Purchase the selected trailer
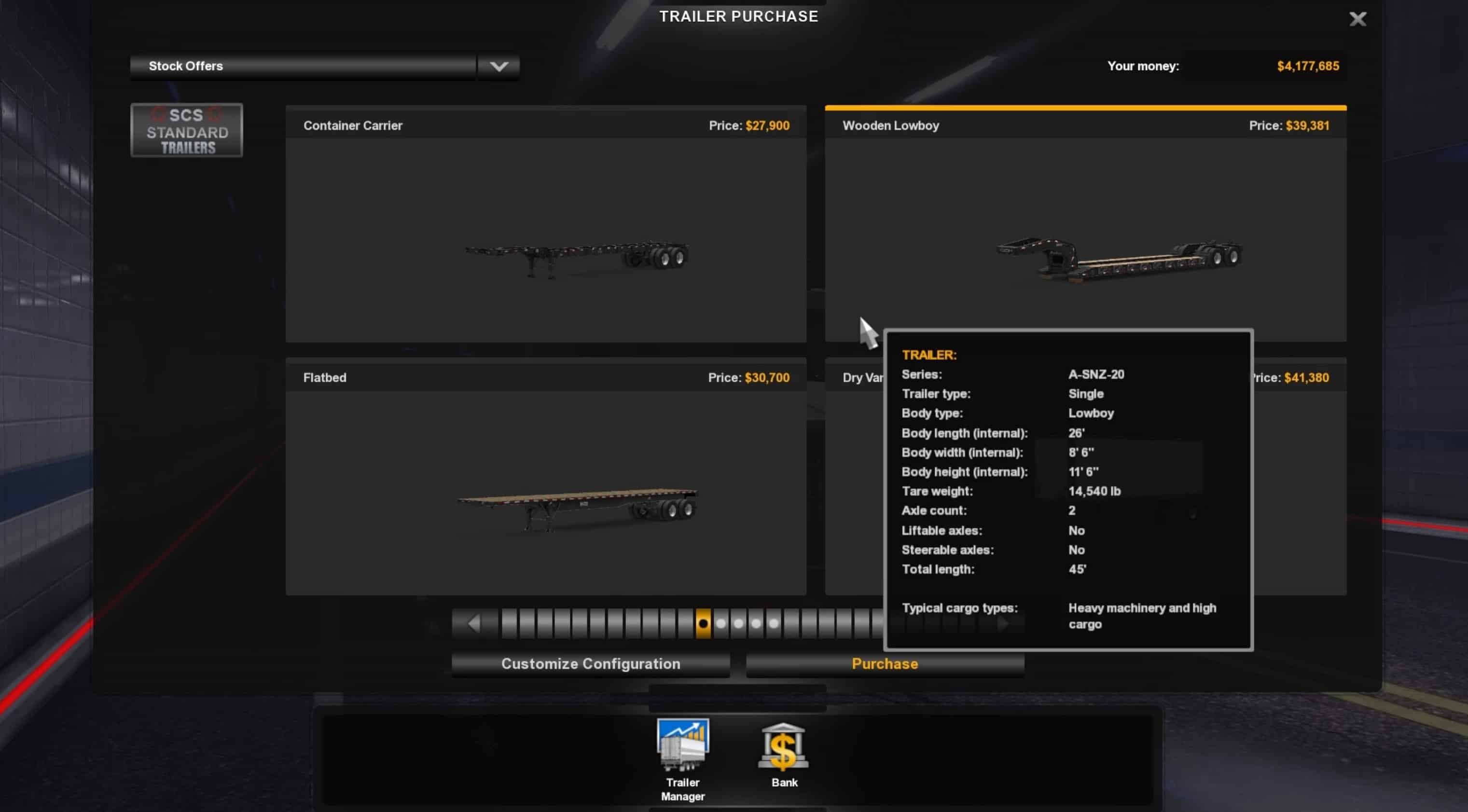The height and width of the screenshot is (812, 1468). click(x=885, y=664)
